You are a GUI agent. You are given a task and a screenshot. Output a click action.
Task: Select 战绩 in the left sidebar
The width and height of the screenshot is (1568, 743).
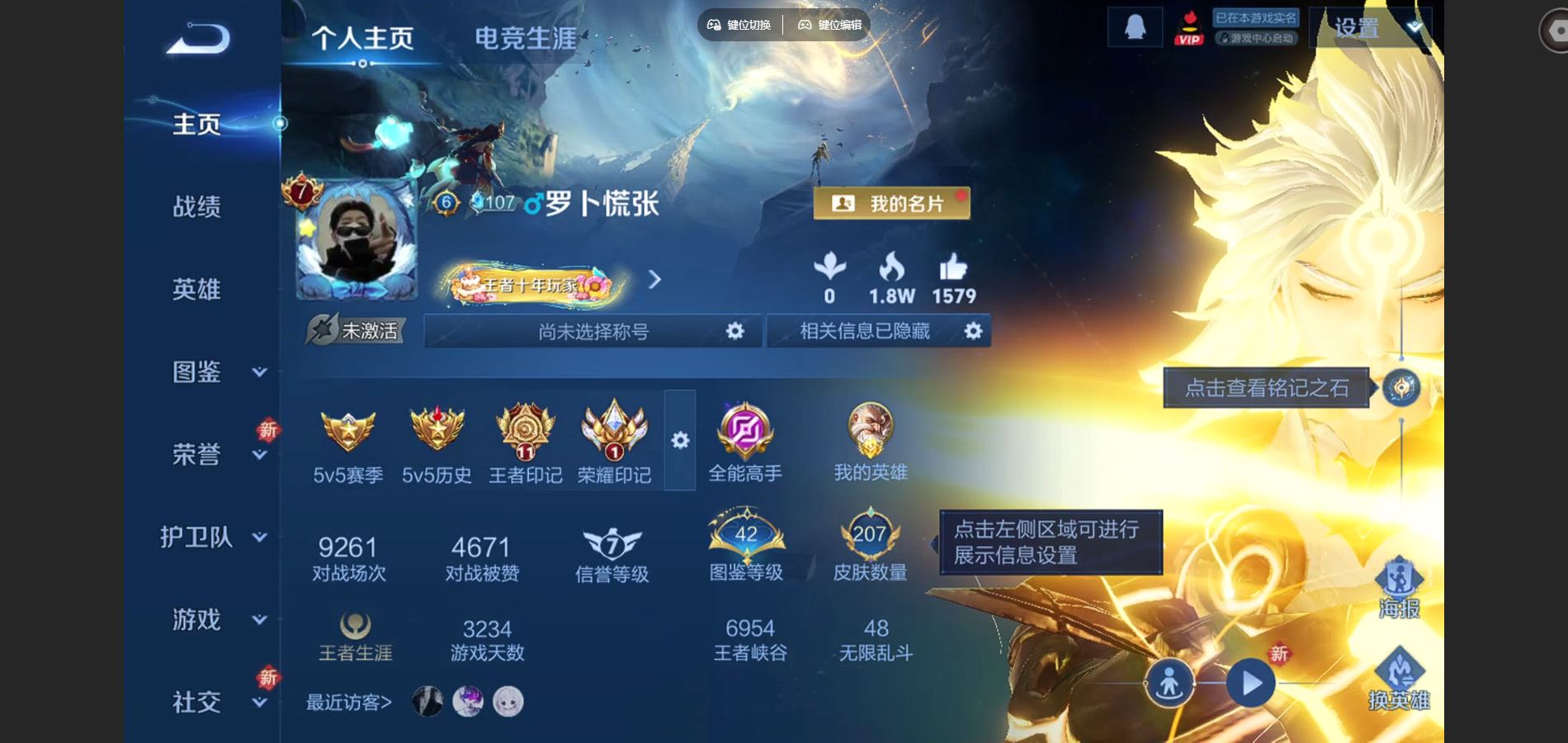[x=198, y=207]
